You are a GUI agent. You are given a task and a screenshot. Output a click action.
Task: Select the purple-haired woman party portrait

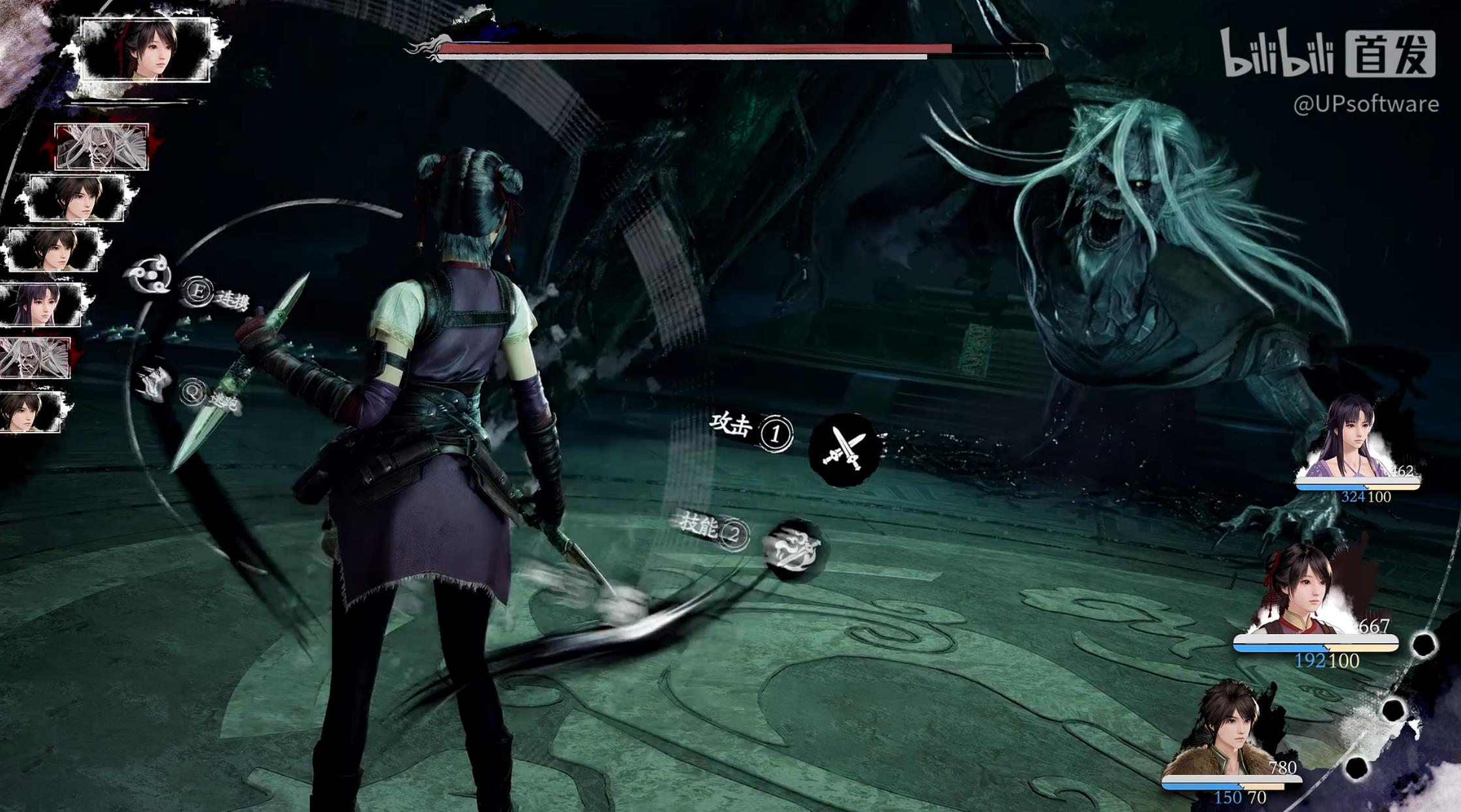click(1353, 440)
